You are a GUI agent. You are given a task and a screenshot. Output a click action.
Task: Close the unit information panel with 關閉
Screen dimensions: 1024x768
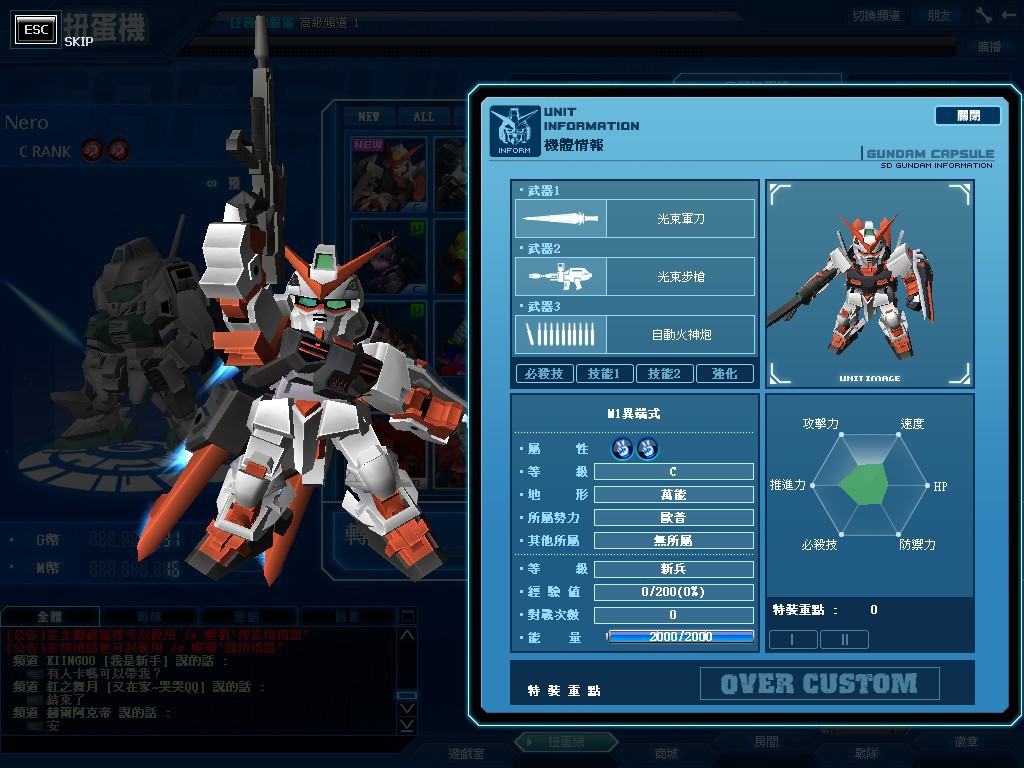[967, 116]
